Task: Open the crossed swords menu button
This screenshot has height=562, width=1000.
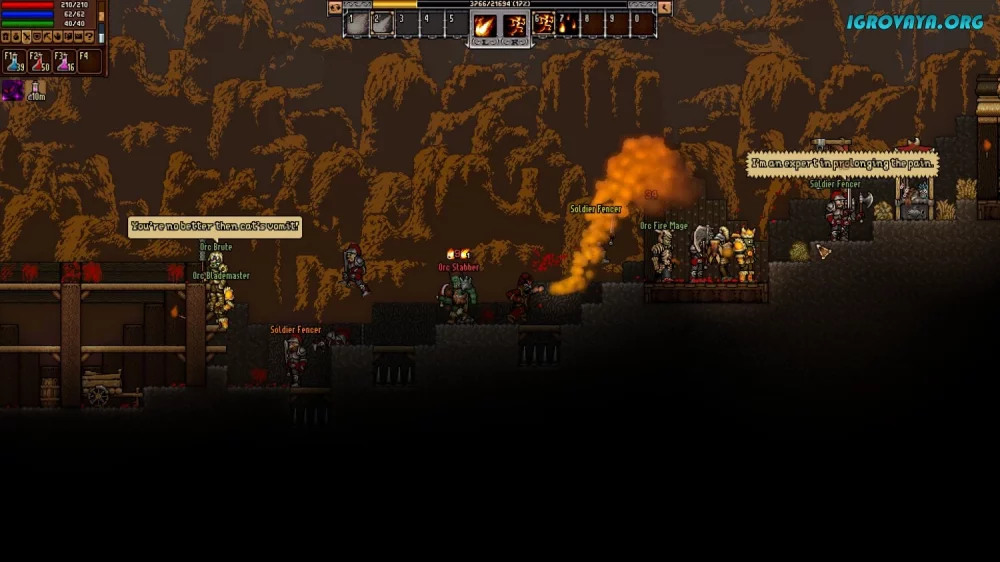Action: pyautogui.click(x=26, y=37)
